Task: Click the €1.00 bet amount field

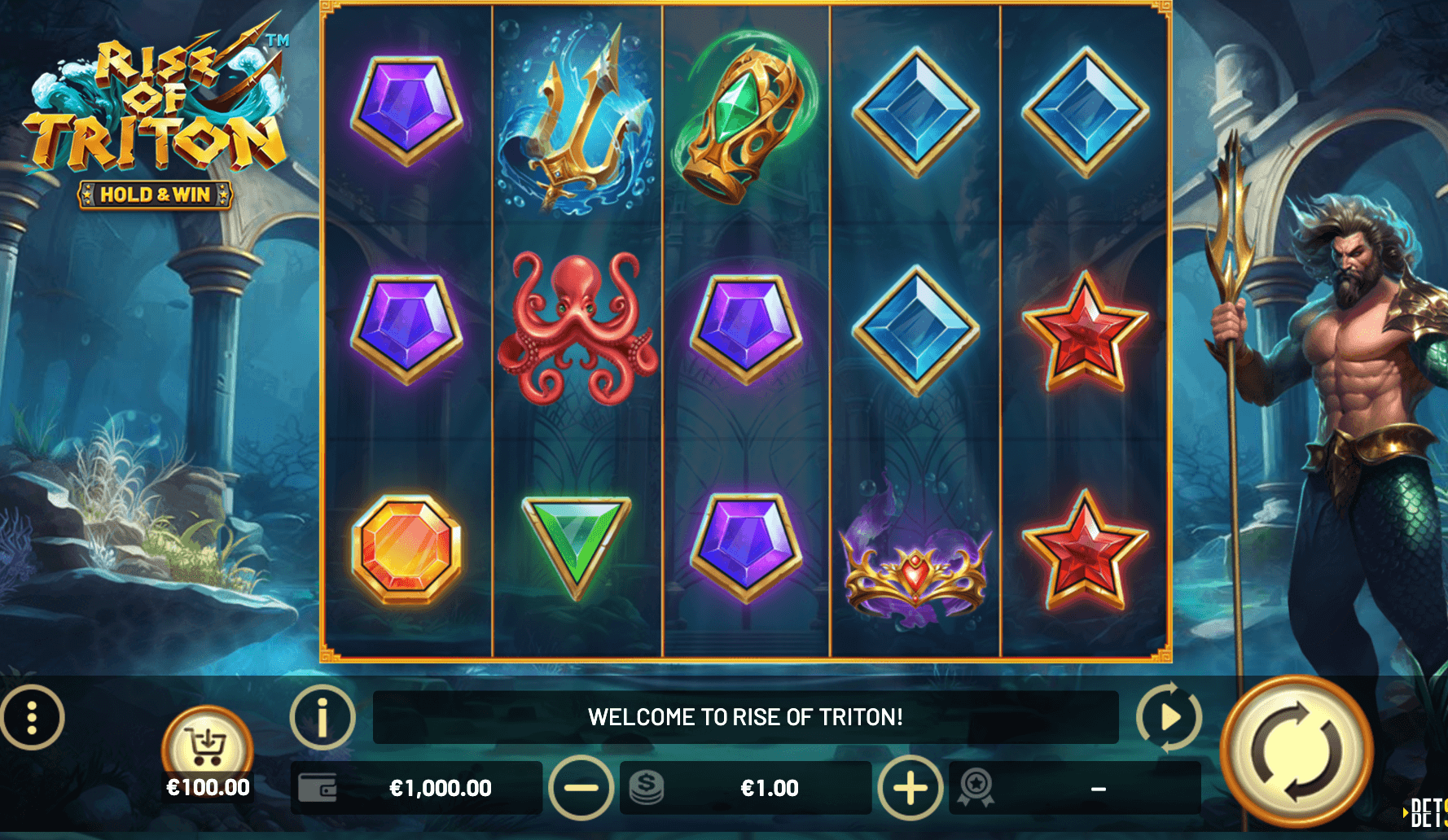Action: click(768, 788)
